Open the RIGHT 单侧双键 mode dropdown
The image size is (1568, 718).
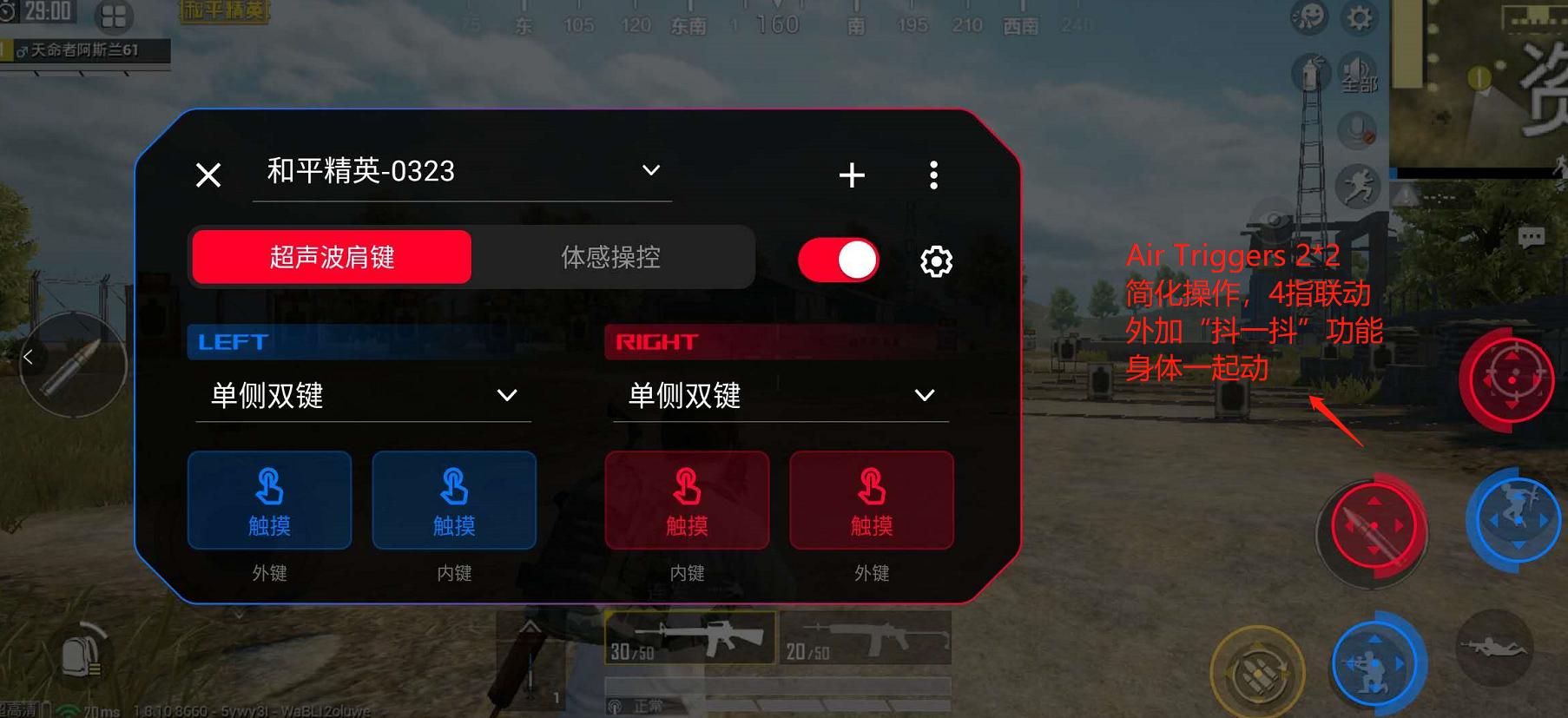pyautogui.click(x=924, y=395)
